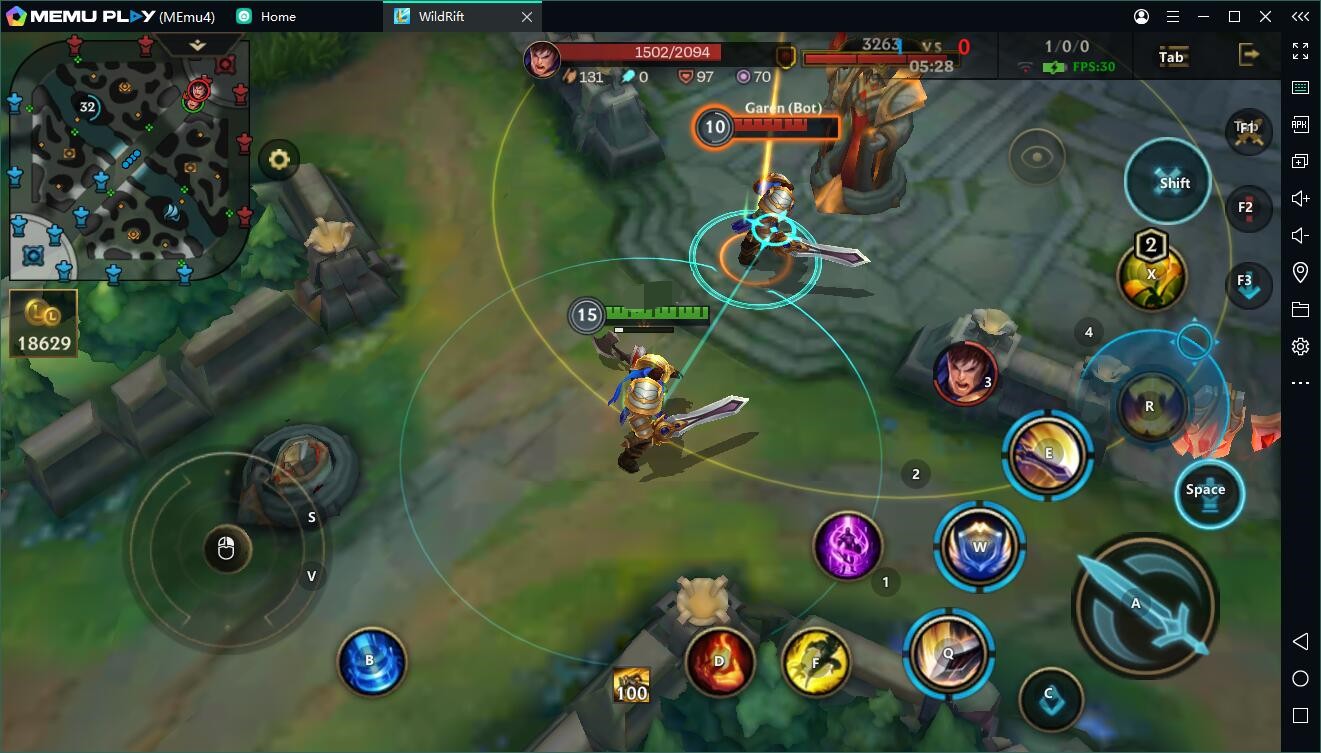Target the enemy Garen champion portrait
The height and width of the screenshot is (753, 1321).
point(965,373)
